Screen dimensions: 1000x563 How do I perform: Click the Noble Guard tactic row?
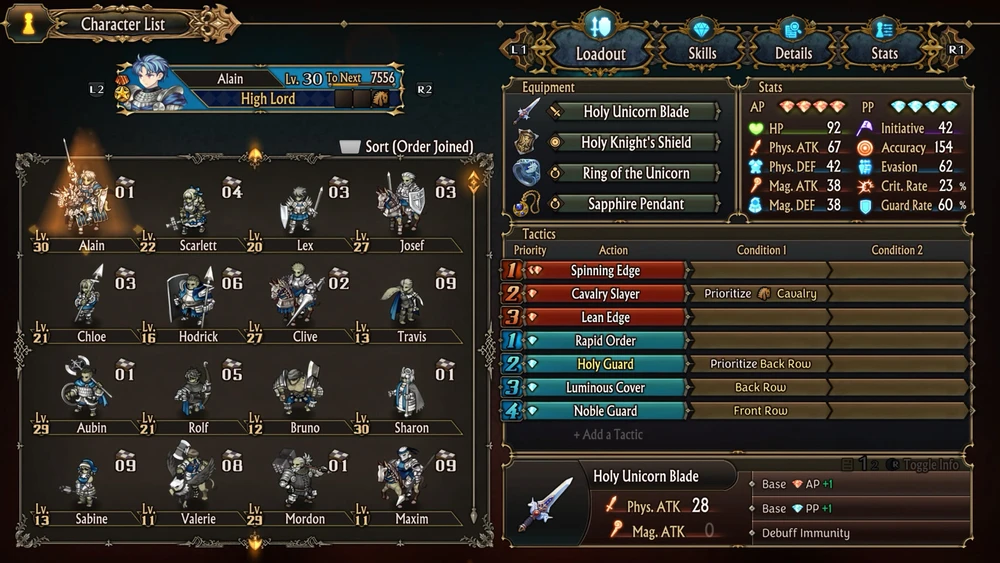click(x=605, y=411)
